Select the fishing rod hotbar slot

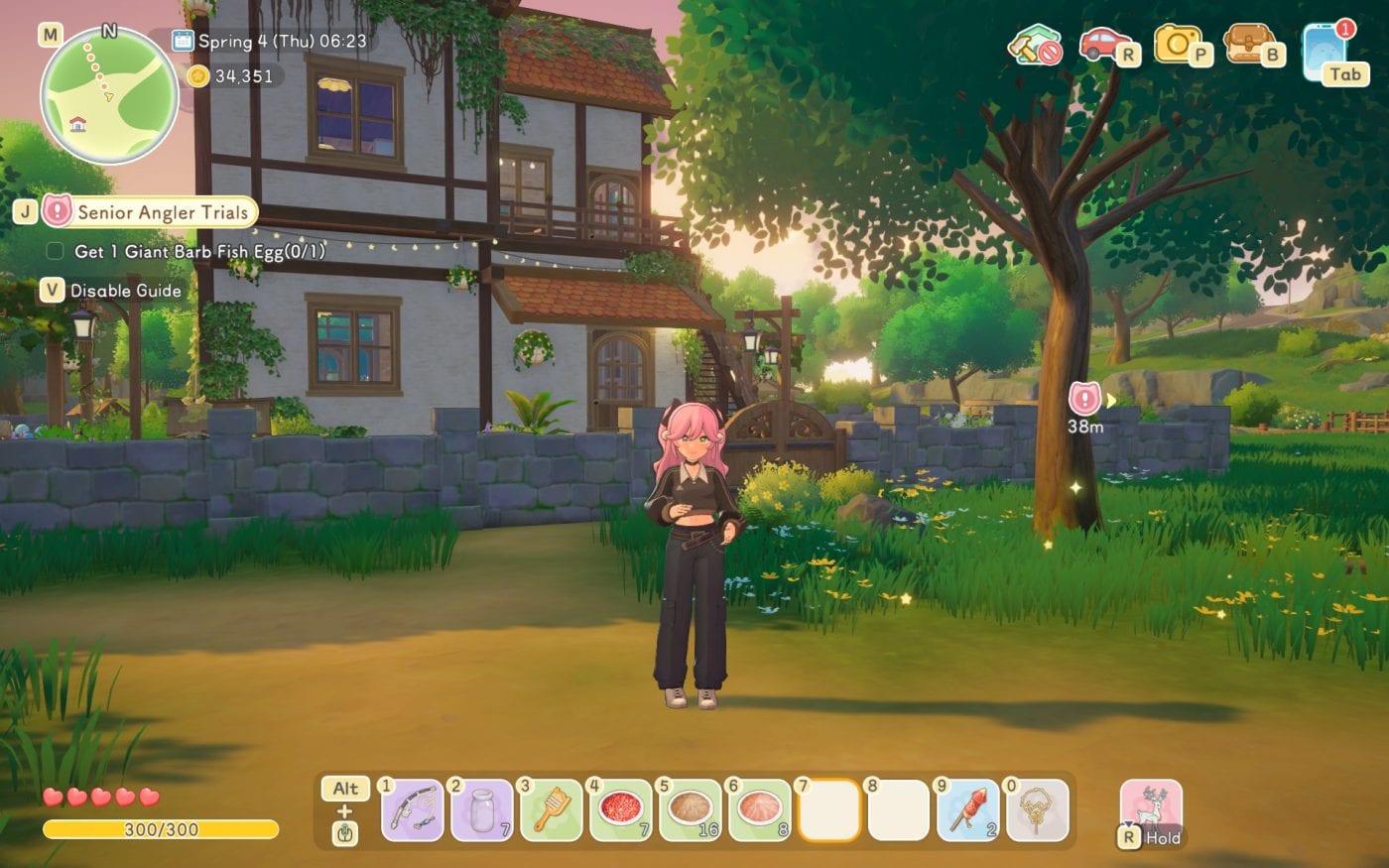[x=413, y=810]
